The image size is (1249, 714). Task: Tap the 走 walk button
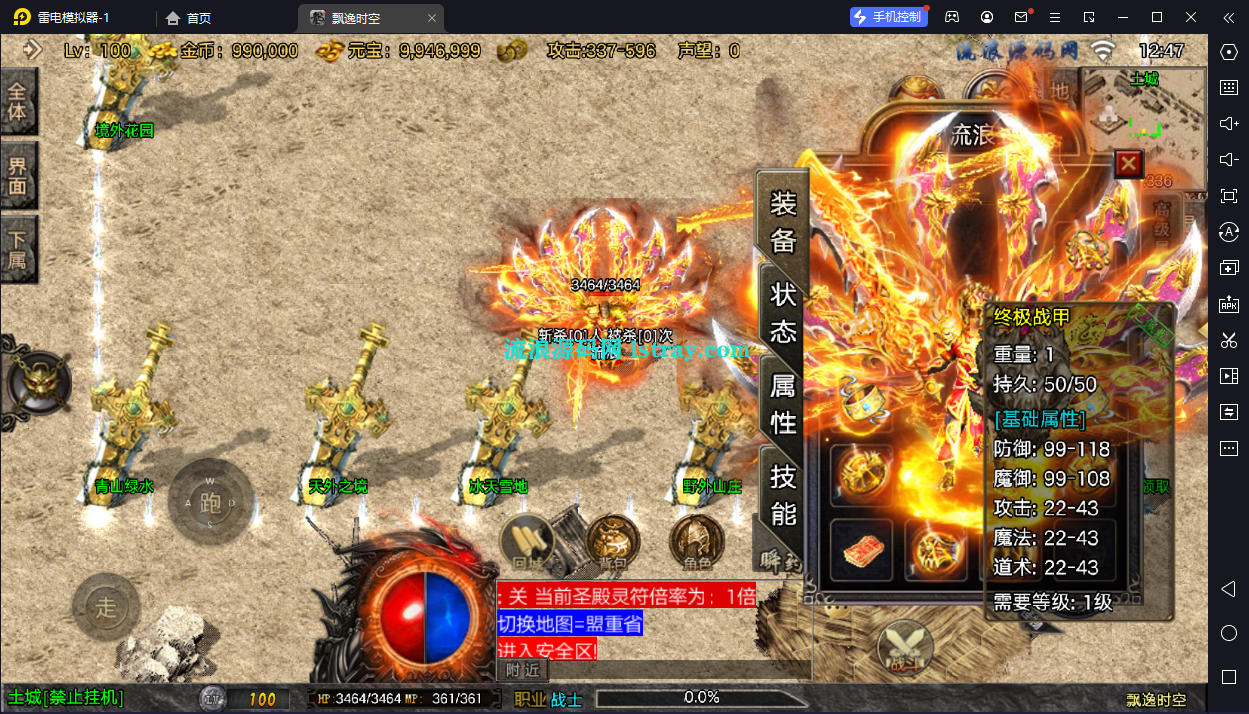tap(106, 606)
